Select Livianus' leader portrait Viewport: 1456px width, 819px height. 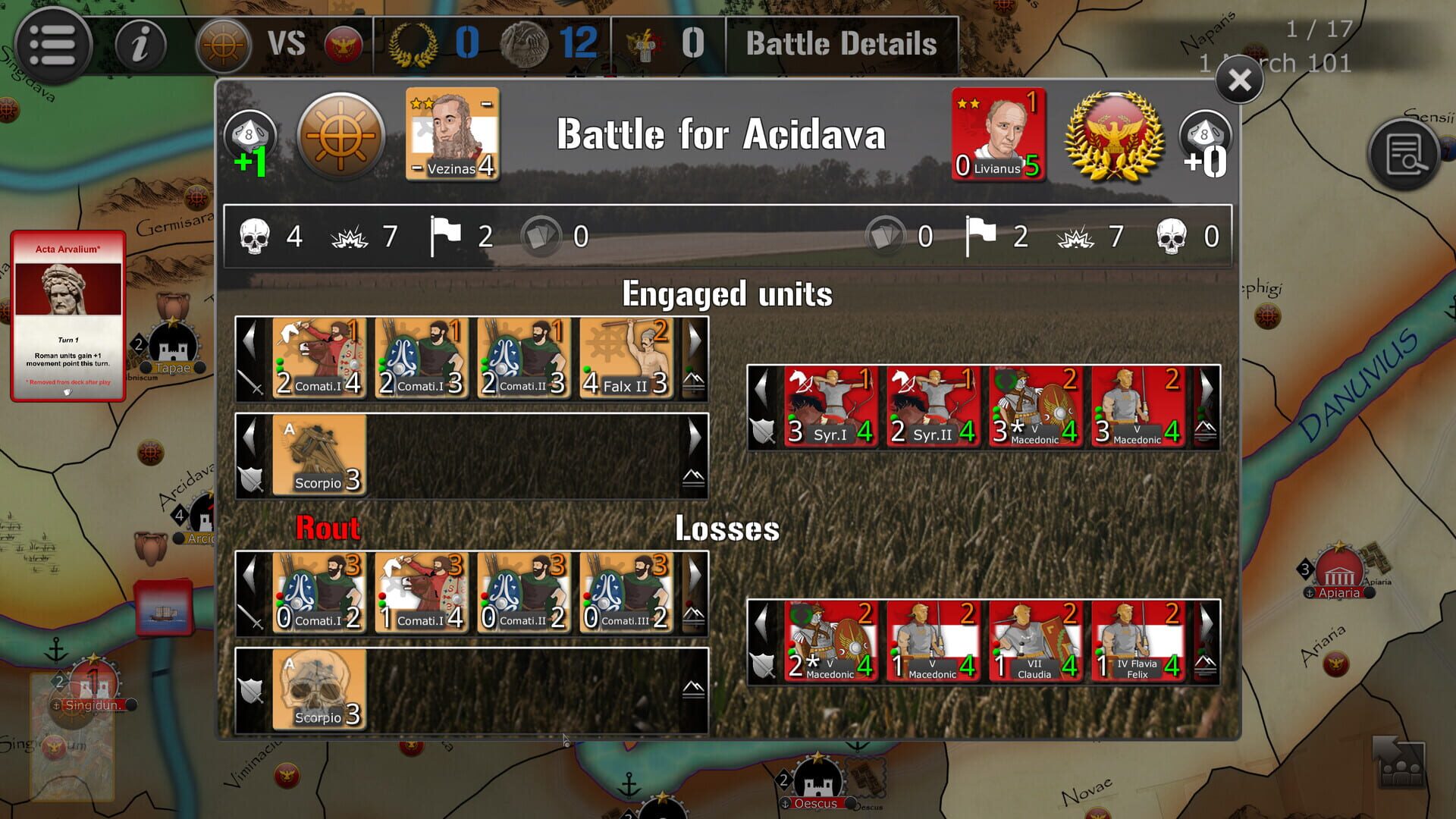[x=998, y=136]
